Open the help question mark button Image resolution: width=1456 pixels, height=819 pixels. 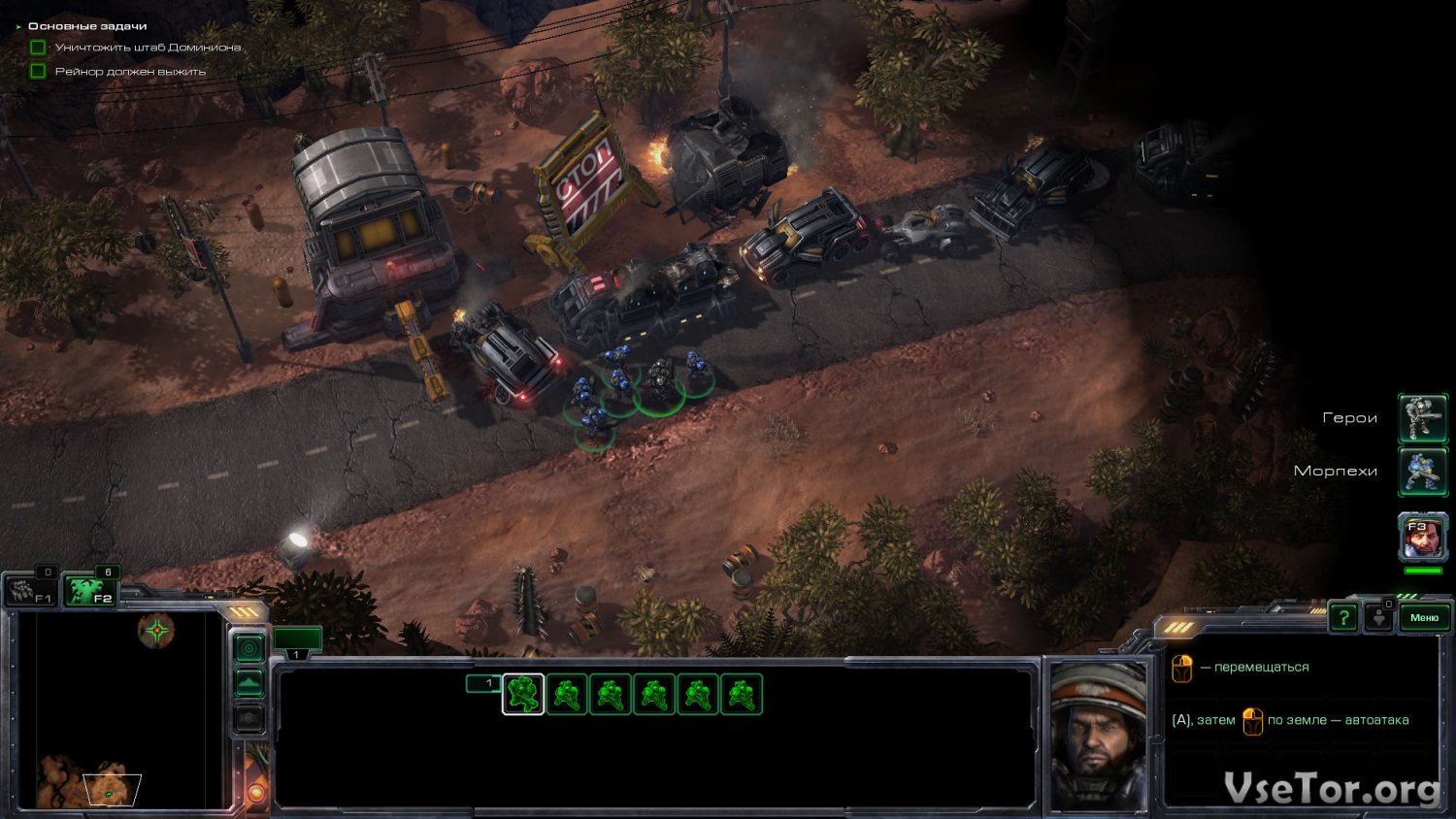point(1343,618)
